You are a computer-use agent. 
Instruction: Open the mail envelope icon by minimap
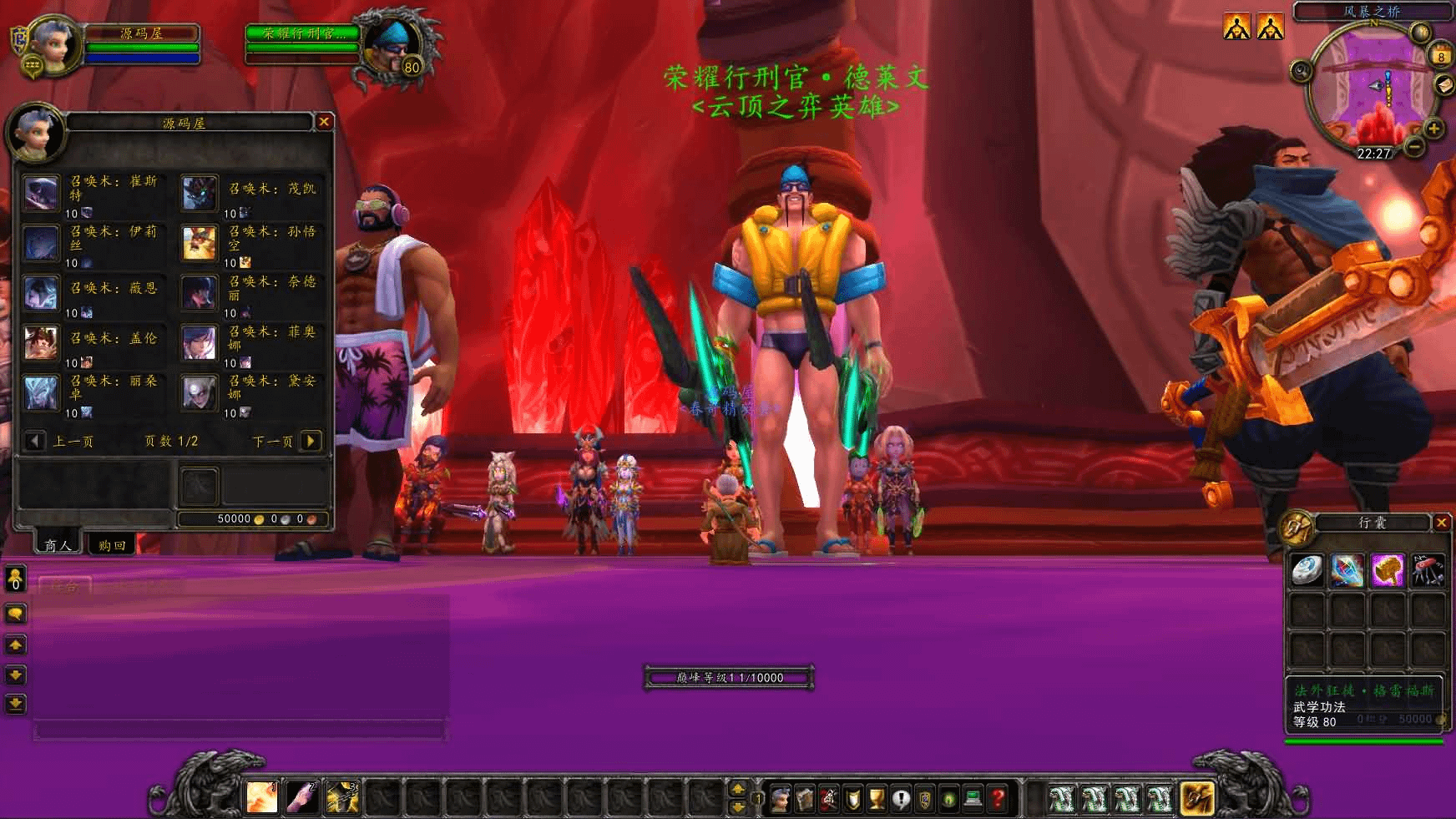[x=1444, y=85]
